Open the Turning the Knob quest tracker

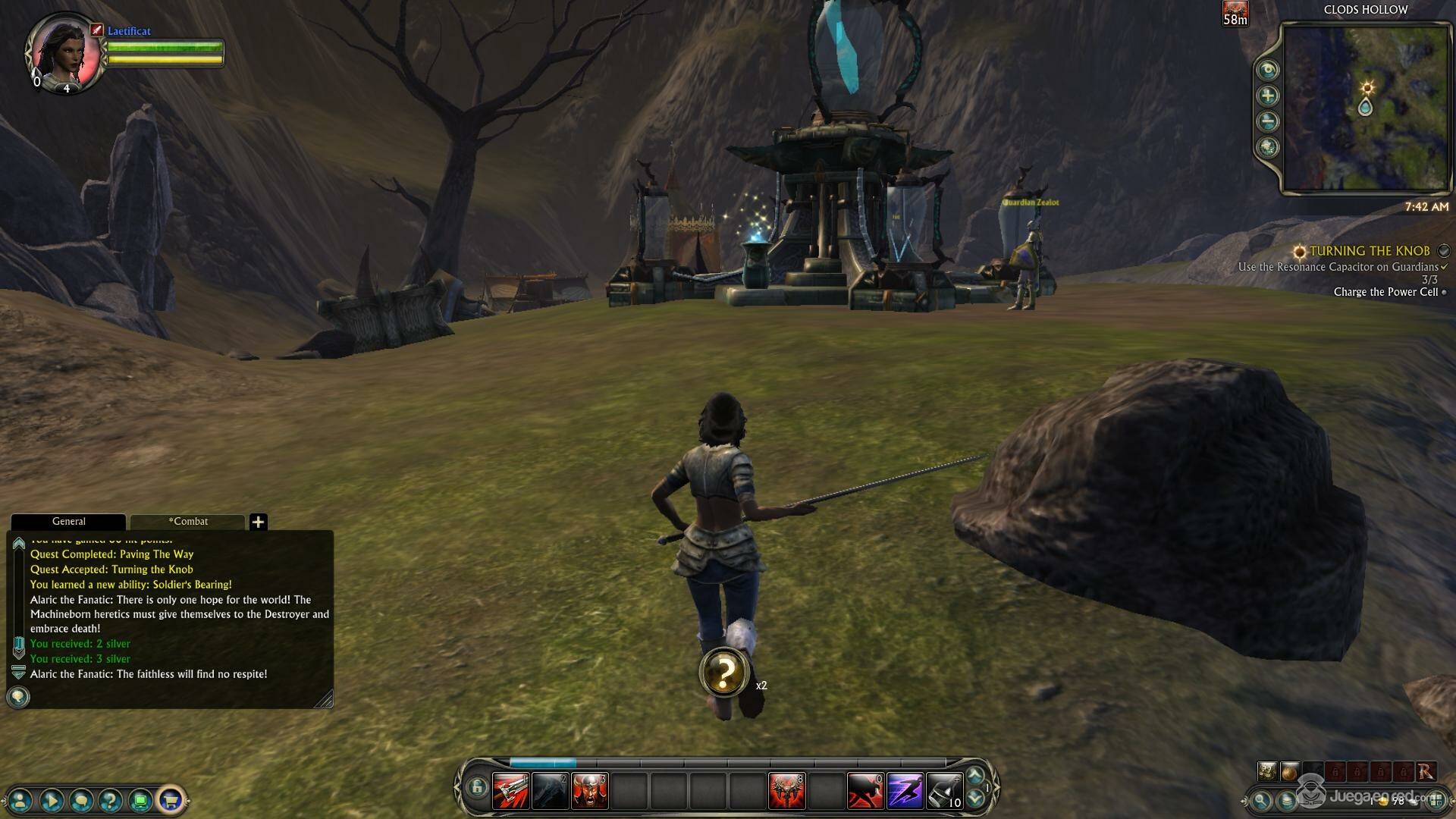[x=1369, y=251]
